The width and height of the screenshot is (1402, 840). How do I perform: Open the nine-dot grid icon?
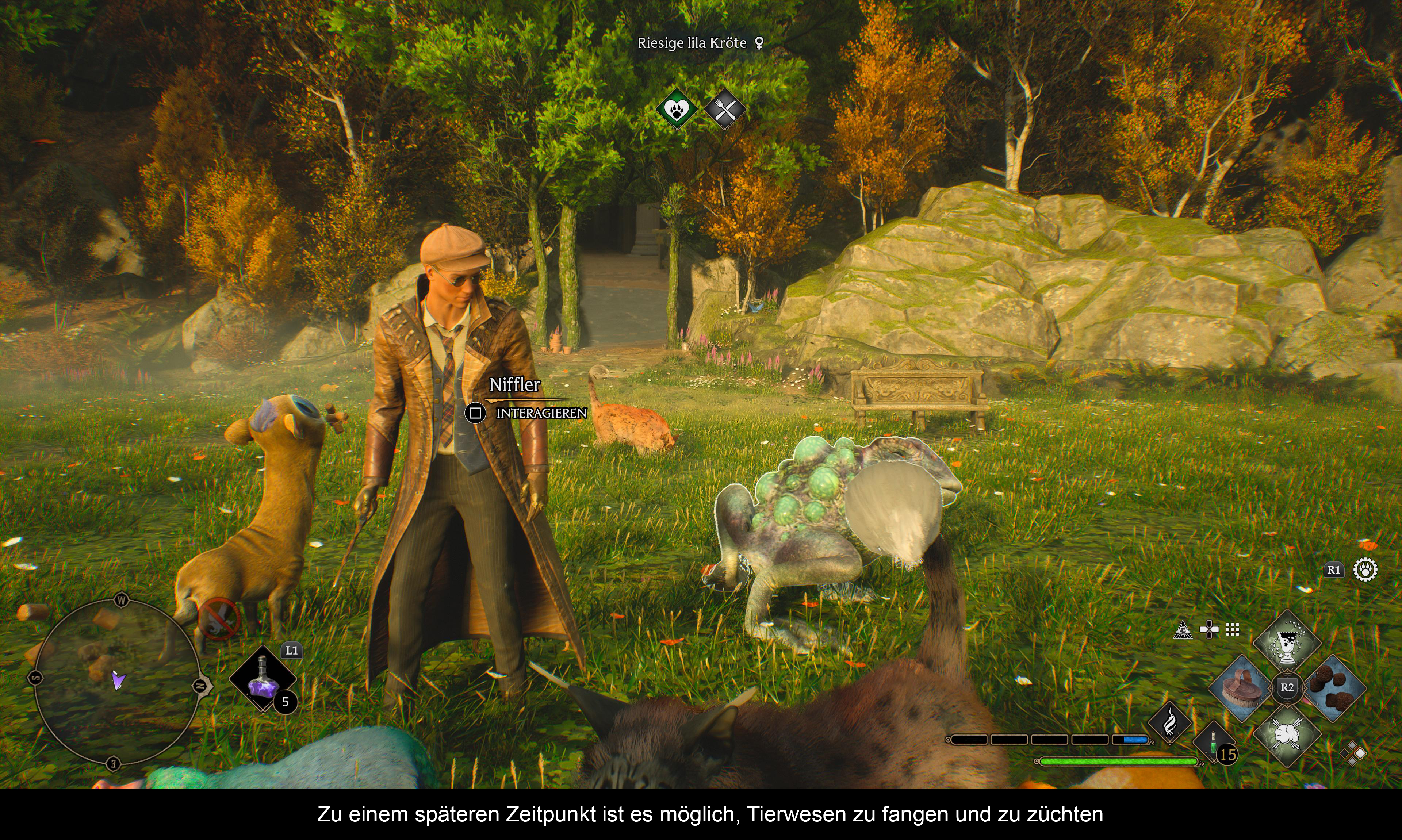1232,629
